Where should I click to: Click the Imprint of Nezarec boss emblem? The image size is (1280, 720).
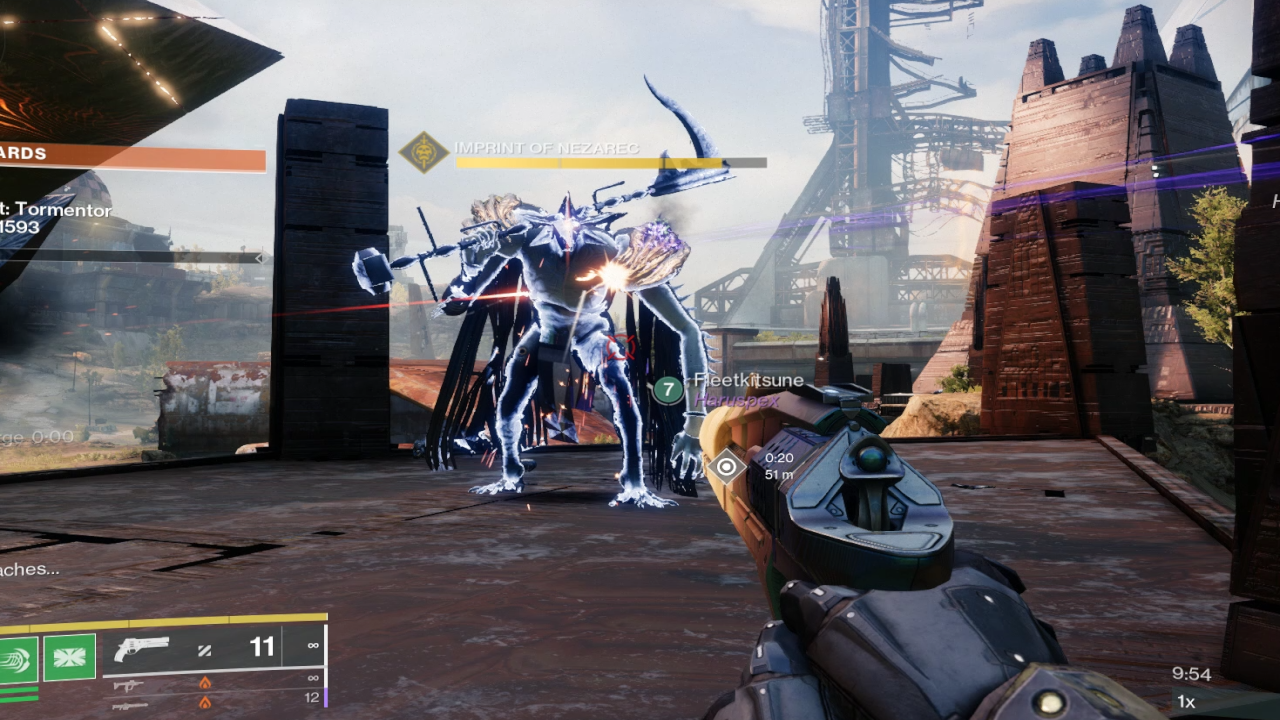tap(423, 153)
